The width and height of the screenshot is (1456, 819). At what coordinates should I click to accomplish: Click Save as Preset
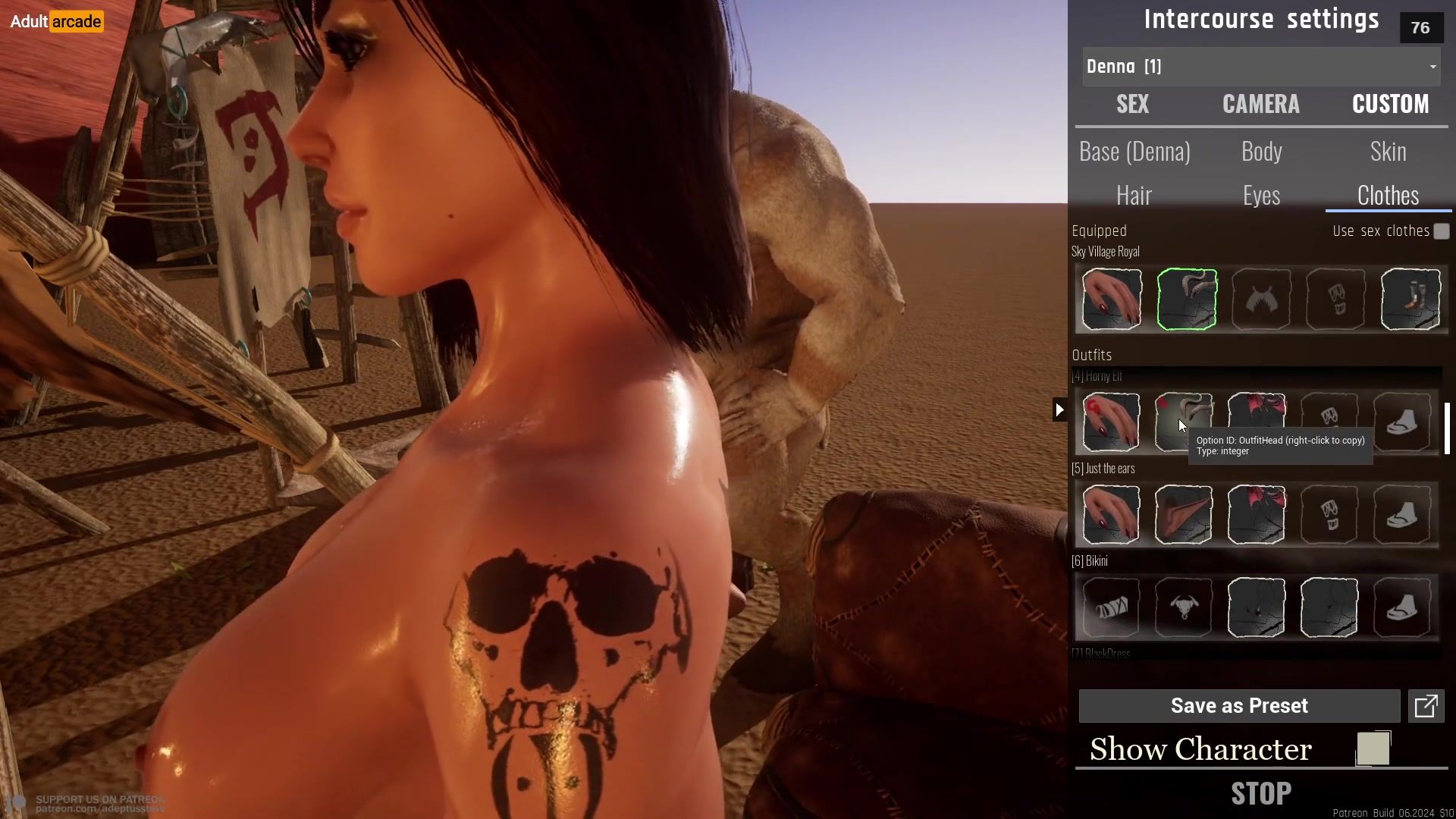click(x=1239, y=706)
